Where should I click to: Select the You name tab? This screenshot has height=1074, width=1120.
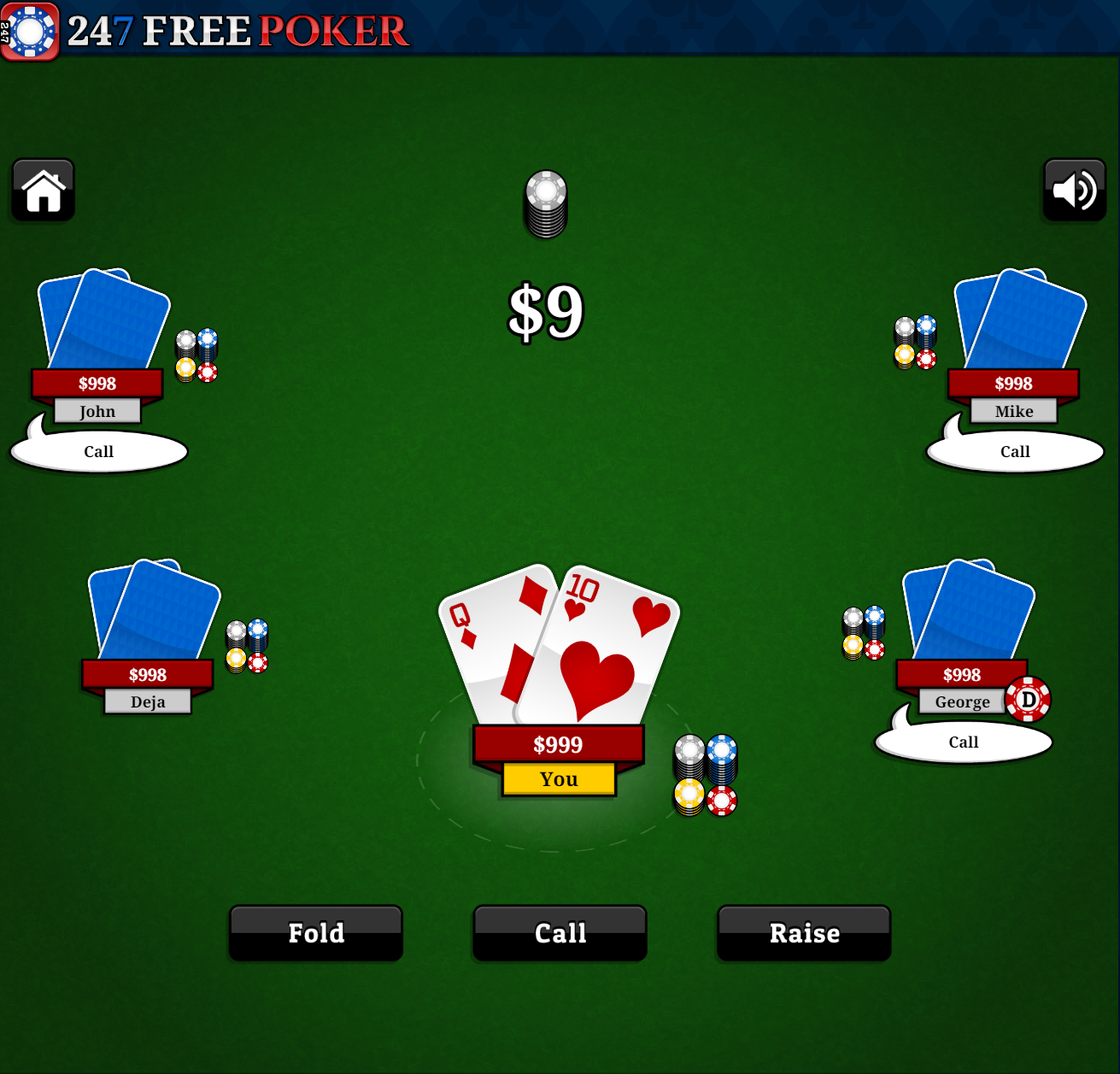pos(558,778)
